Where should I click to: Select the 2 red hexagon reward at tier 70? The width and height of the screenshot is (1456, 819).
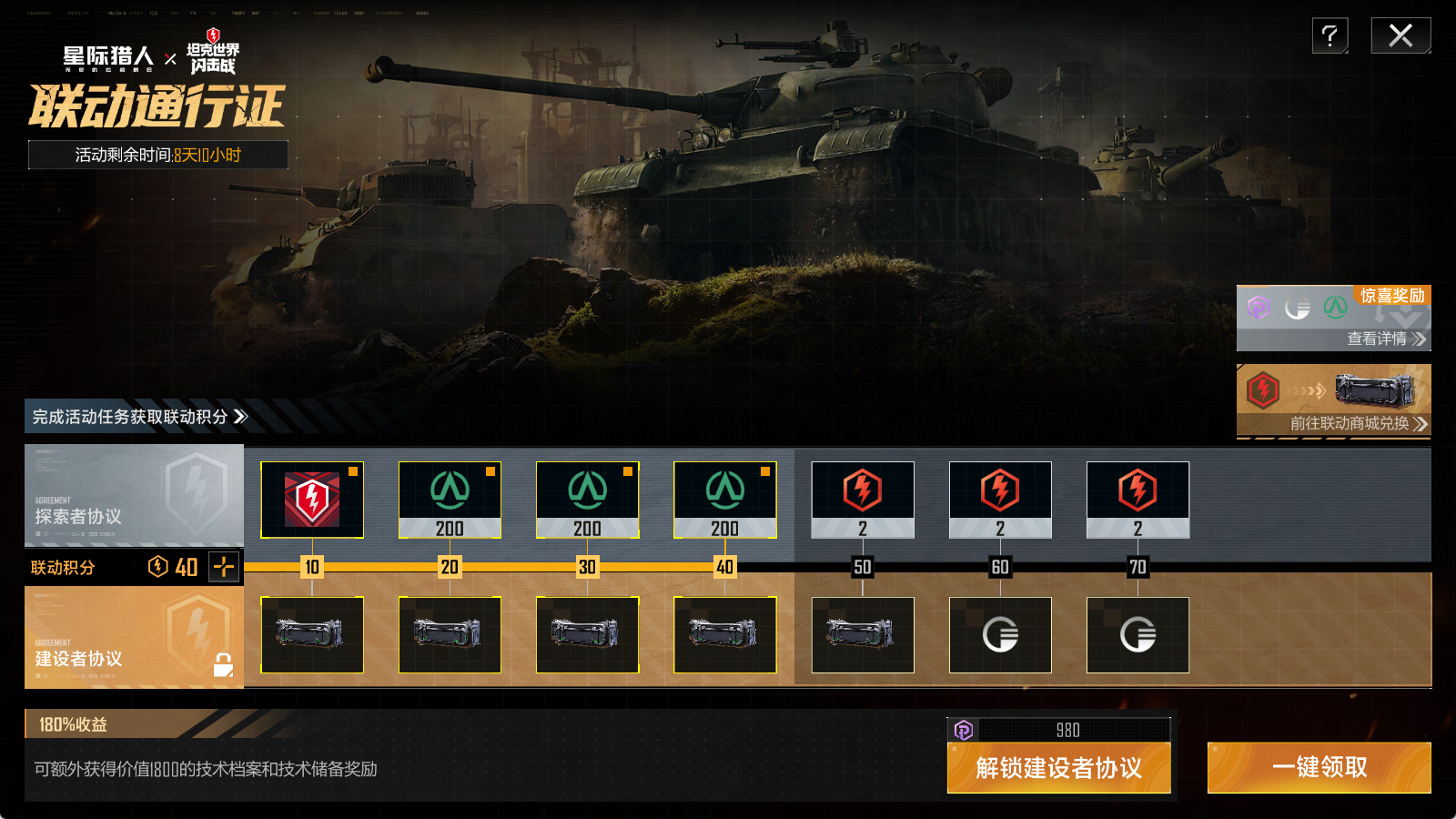coord(1137,500)
